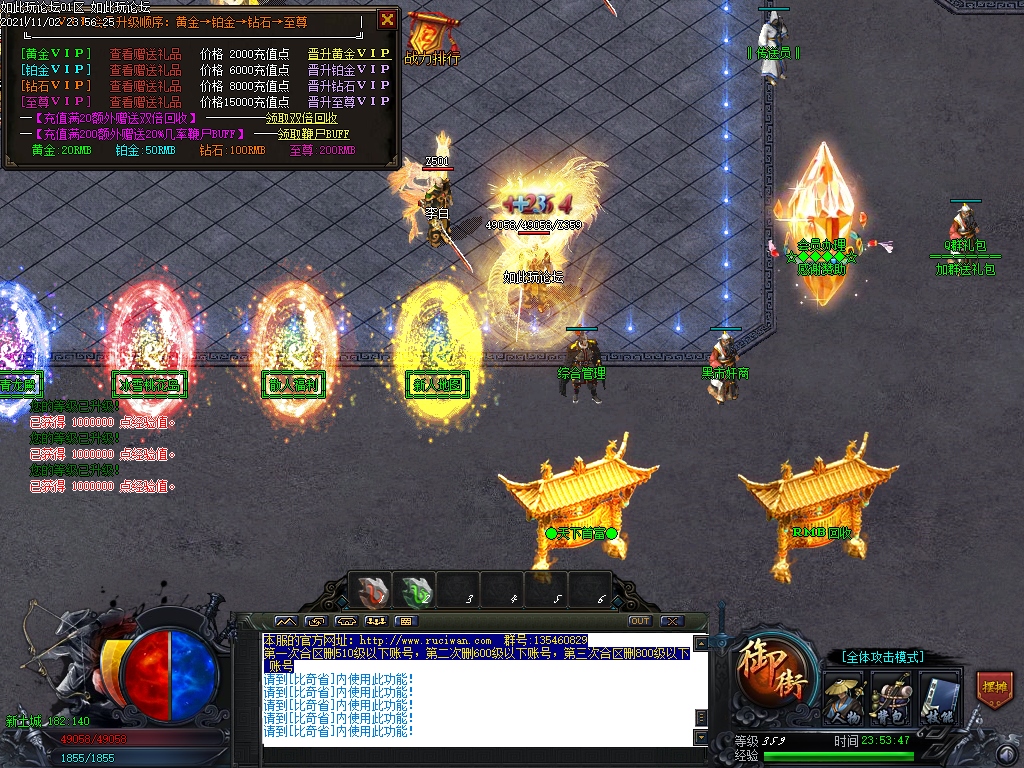Screen dimensions: 1024x768
Task: Use green item in hotbar slot two
Action: pos(416,593)
